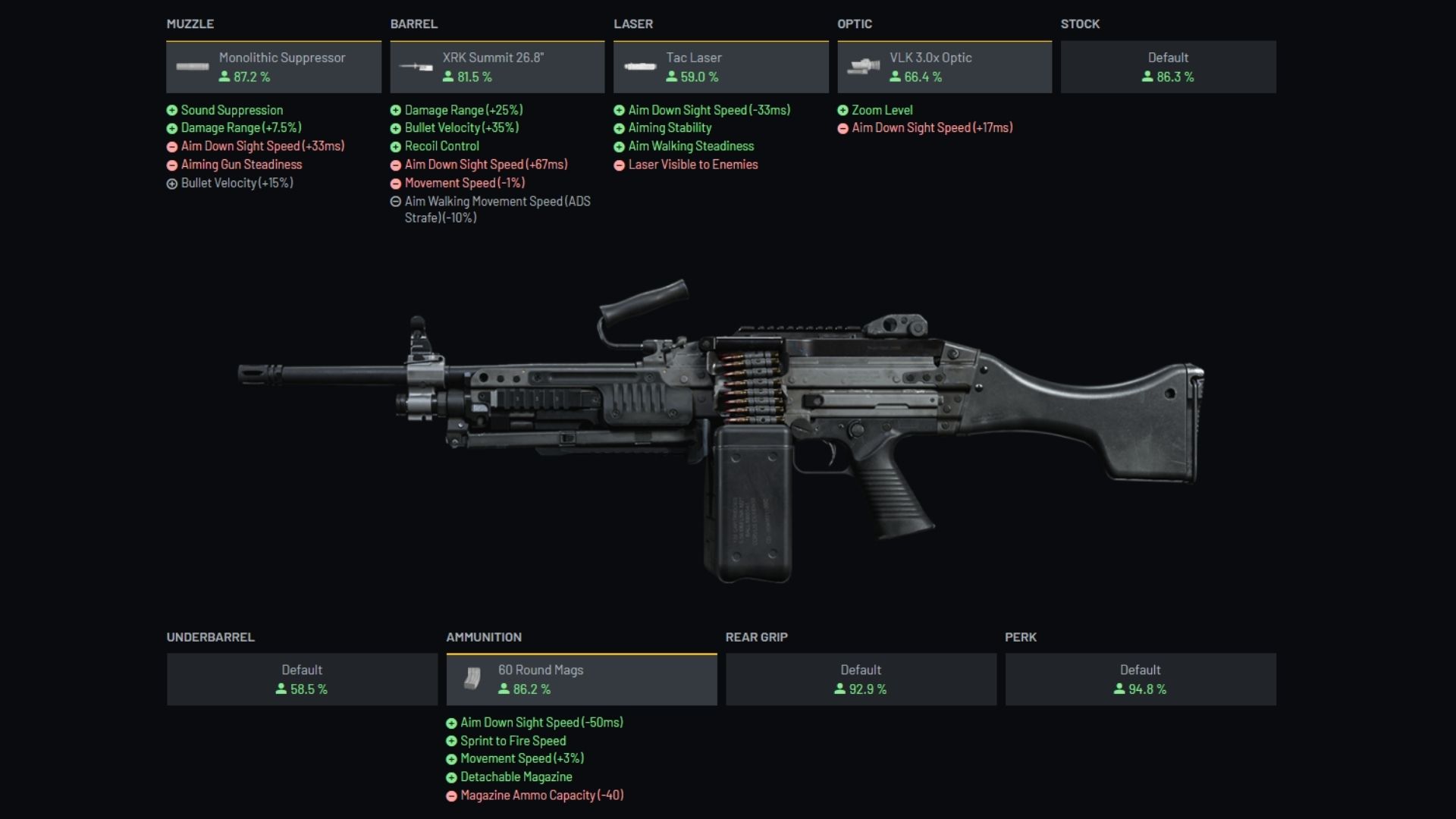The height and width of the screenshot is (819, 1456).
Task: Open the default Stock slot
Action: pyautogui.click(x=1168, y=67)
